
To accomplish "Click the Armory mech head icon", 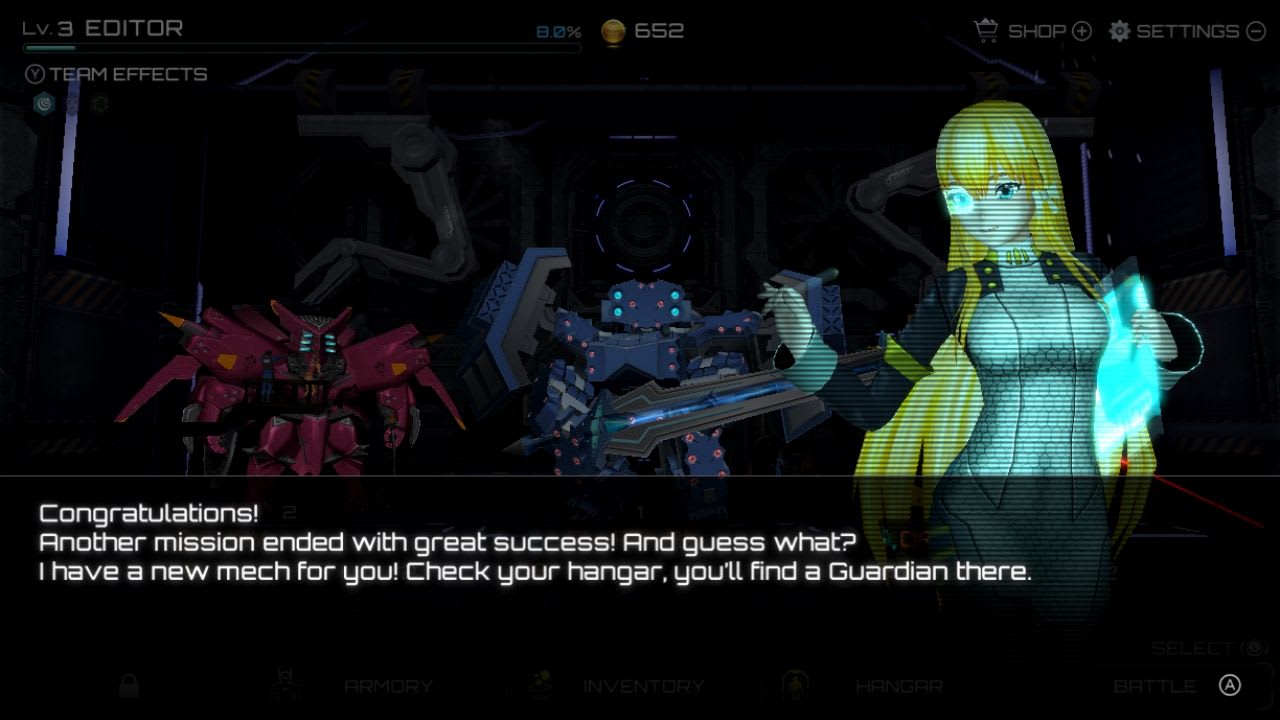I will point(283,685).
